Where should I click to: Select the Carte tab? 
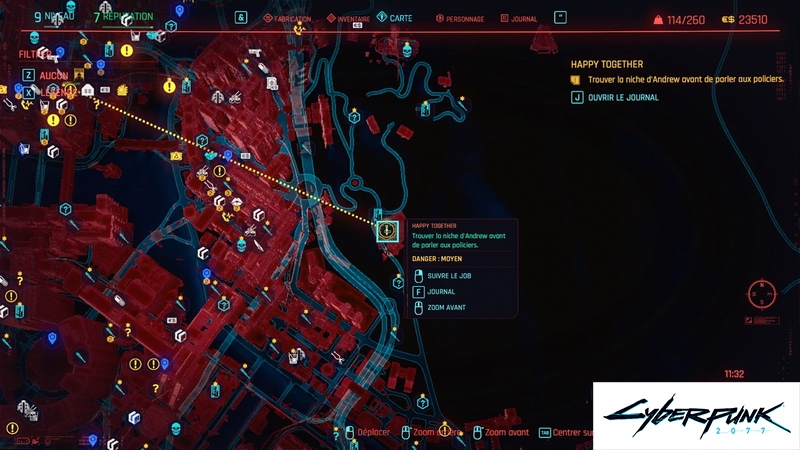coord(400,18)
